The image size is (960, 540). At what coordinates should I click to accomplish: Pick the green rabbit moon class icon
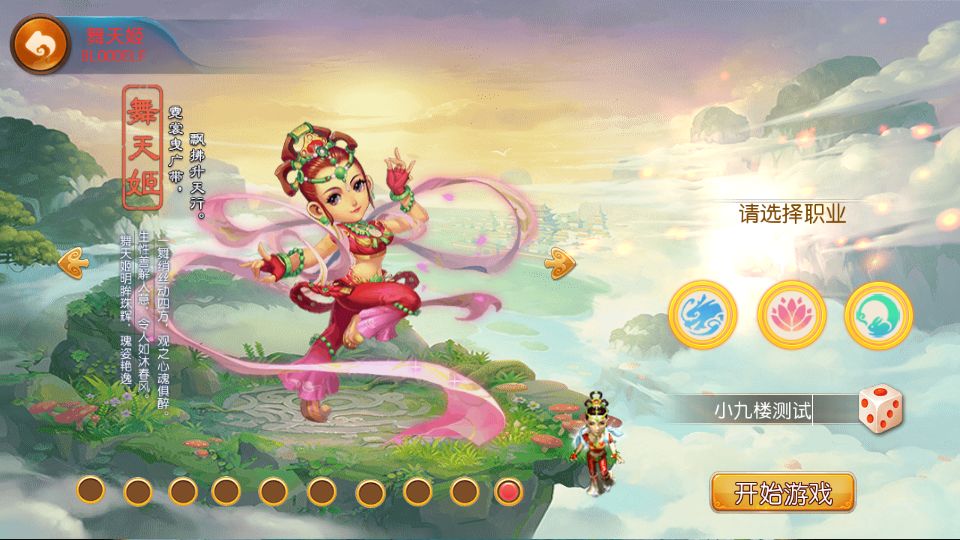pos(878,314)
